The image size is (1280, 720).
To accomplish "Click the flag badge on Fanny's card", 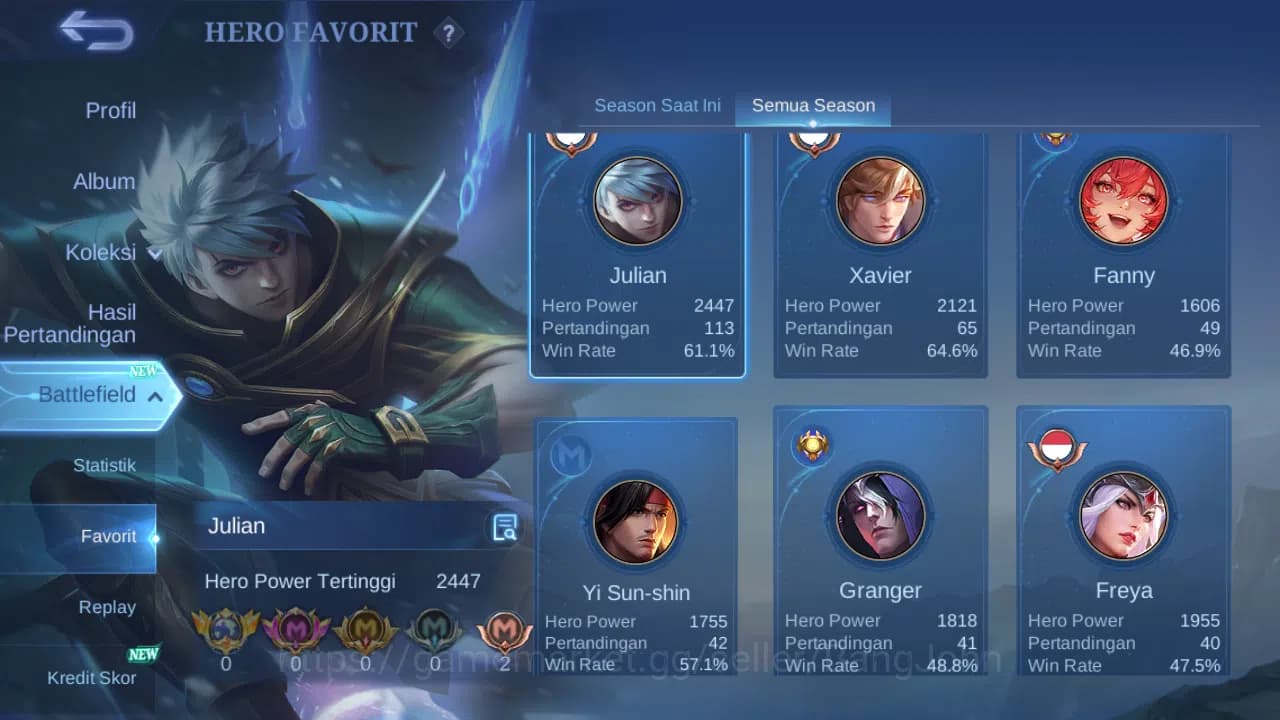I will pos(1056,137).
